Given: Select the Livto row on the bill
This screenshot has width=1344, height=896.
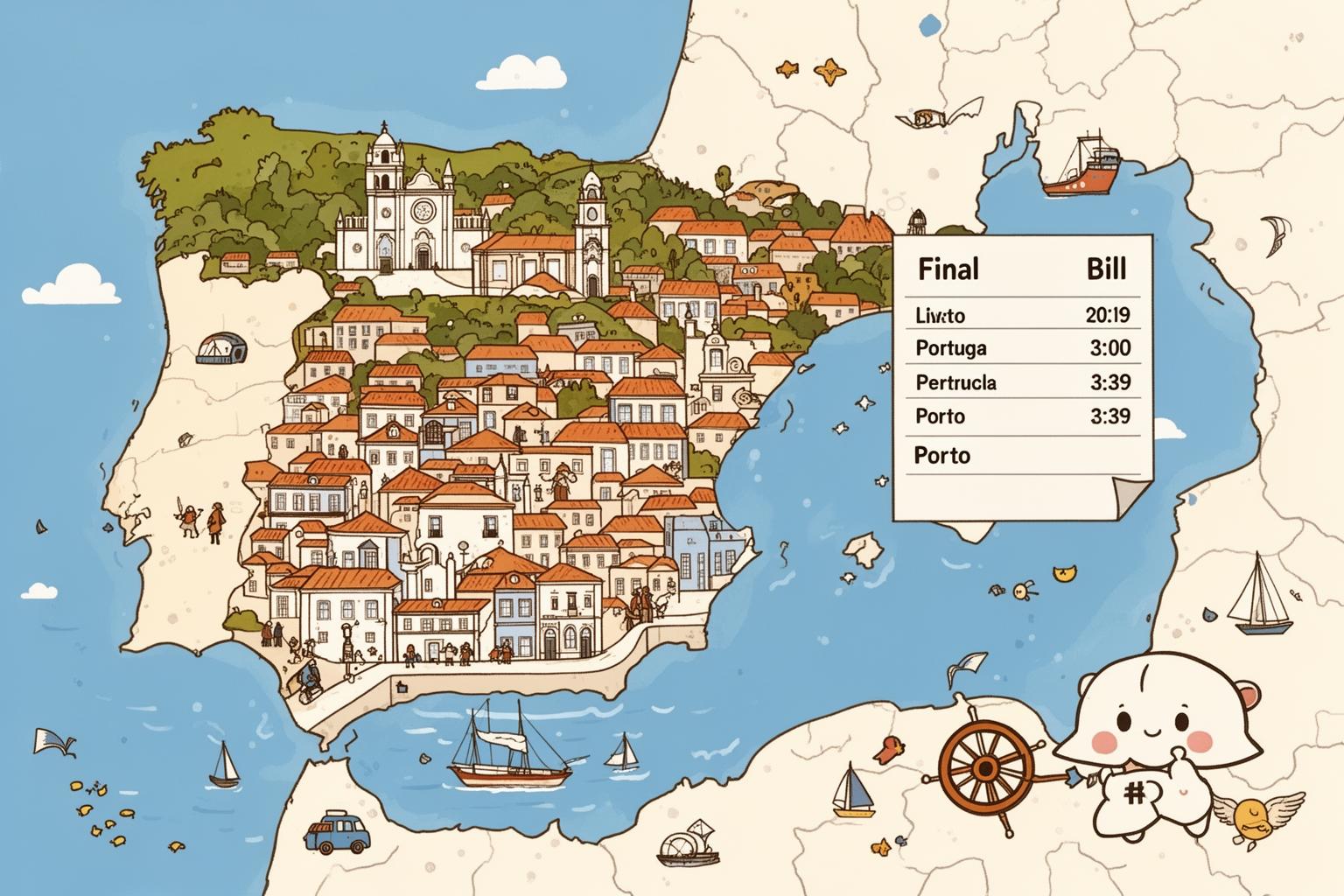Looking at the screenshot, I should (x=1022, y=315).
